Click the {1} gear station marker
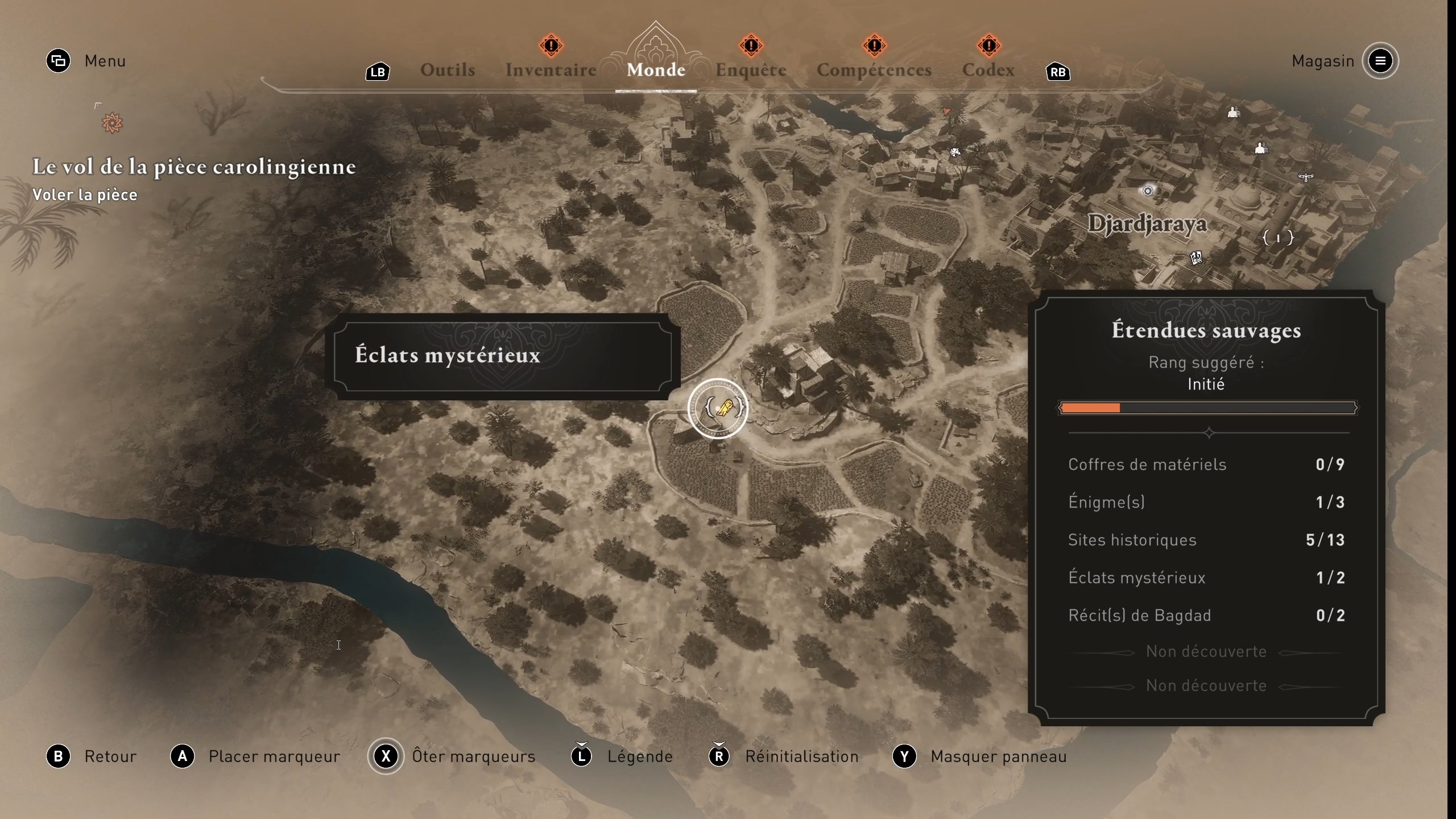This screenshot has width=1456, height=819. pos(1279,238)
